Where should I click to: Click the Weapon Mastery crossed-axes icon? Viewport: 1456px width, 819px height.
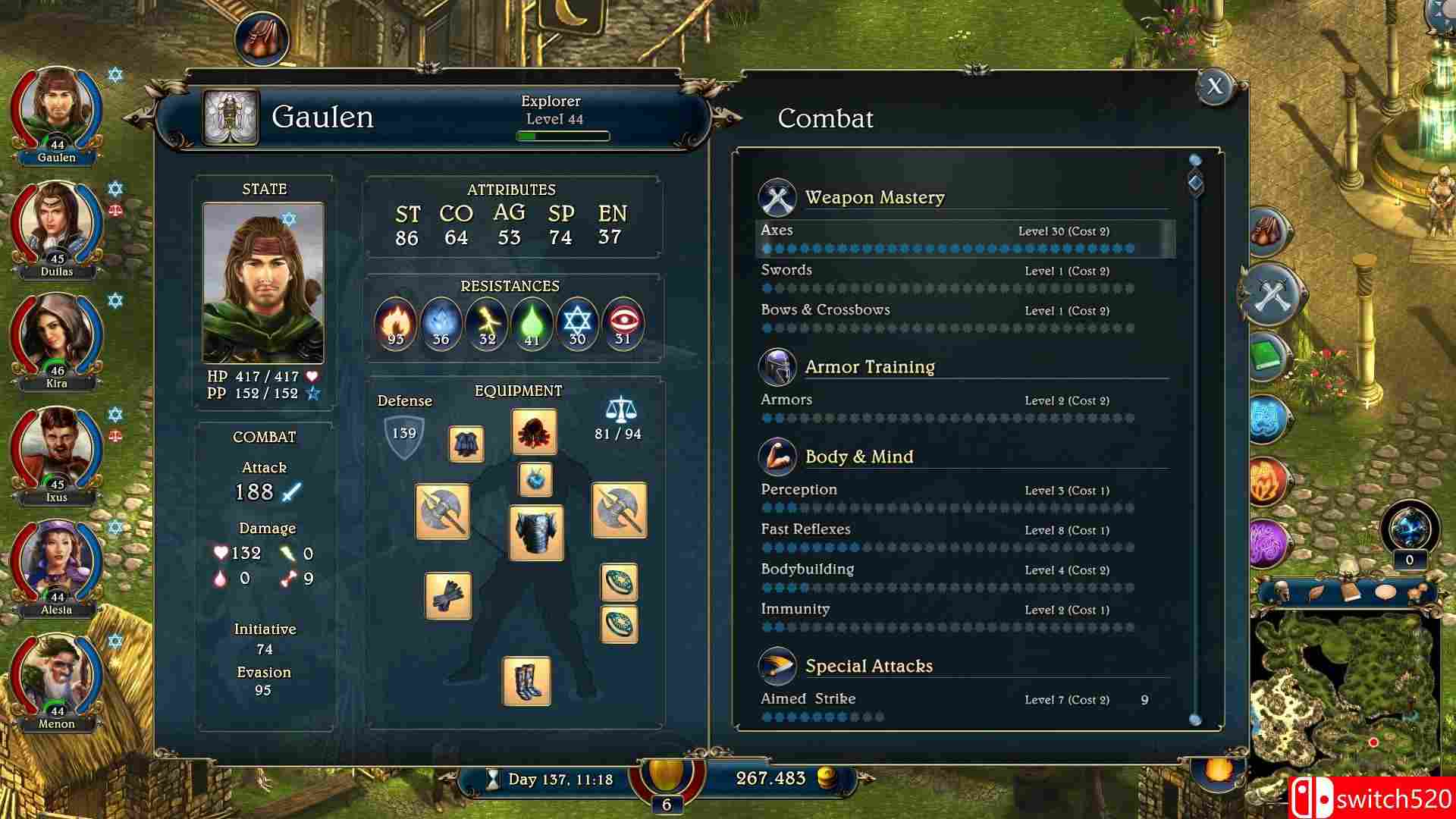pyautogui.click(x=777, y=196)
